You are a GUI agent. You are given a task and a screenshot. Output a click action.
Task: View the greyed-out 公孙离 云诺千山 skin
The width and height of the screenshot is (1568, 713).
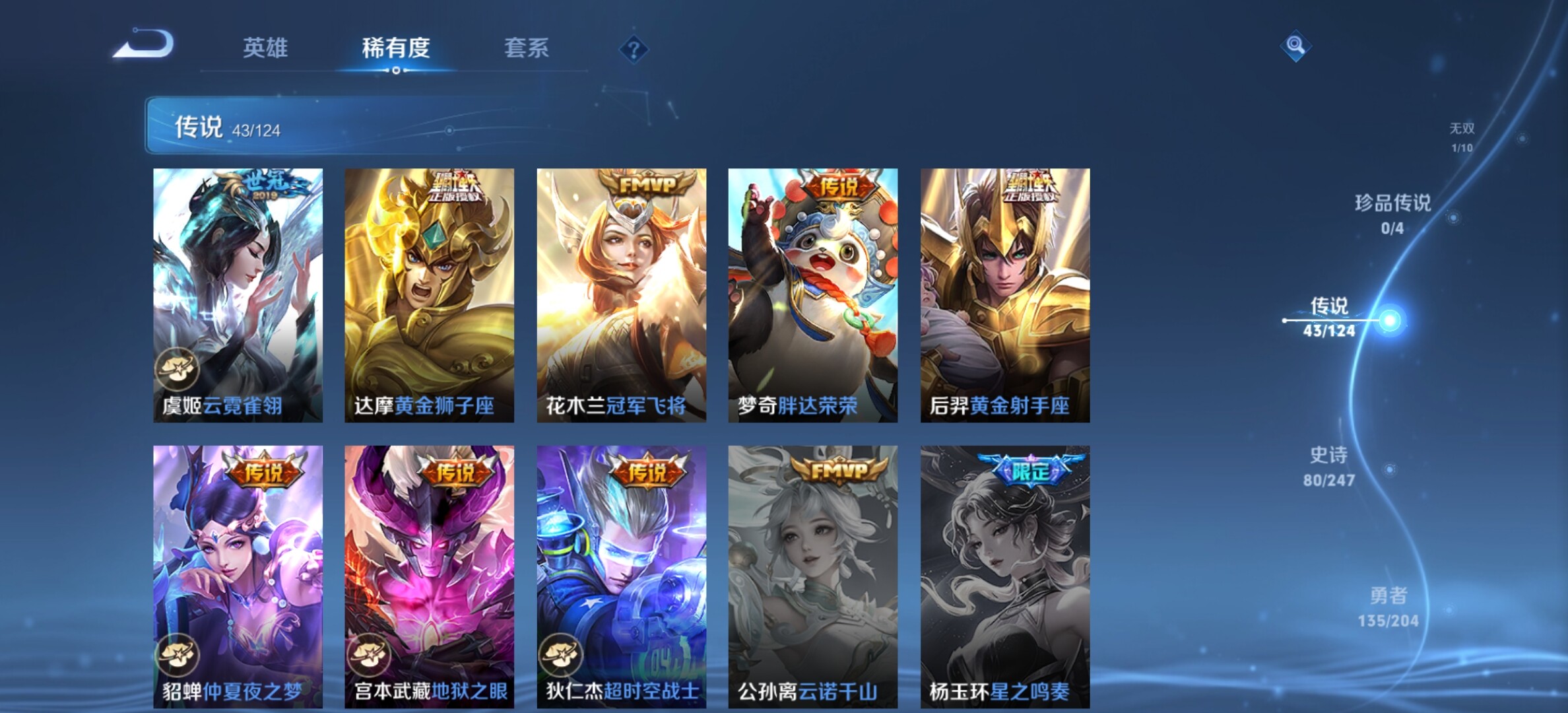[x=812, y=576]
